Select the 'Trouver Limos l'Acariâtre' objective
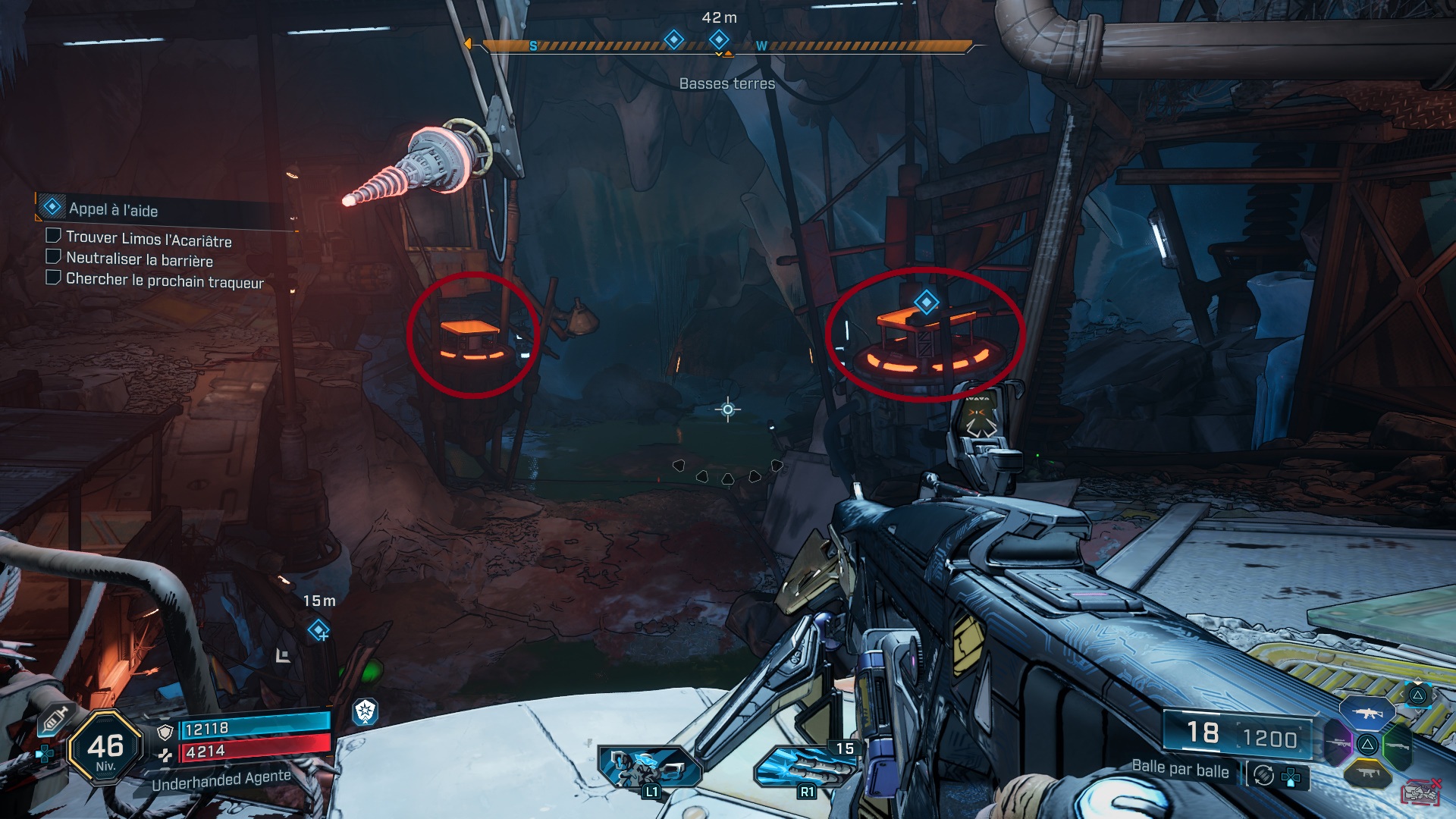This screenshot has height=819, width=1456. click(149, 239)
